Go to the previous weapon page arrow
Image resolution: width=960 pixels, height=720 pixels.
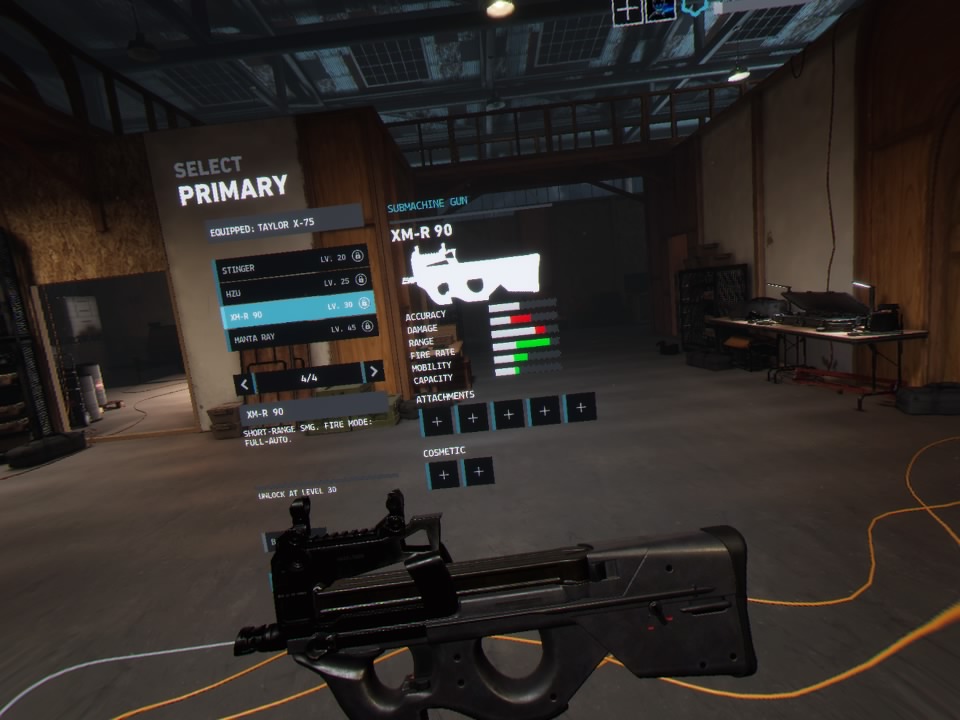[x=242, y=383]
